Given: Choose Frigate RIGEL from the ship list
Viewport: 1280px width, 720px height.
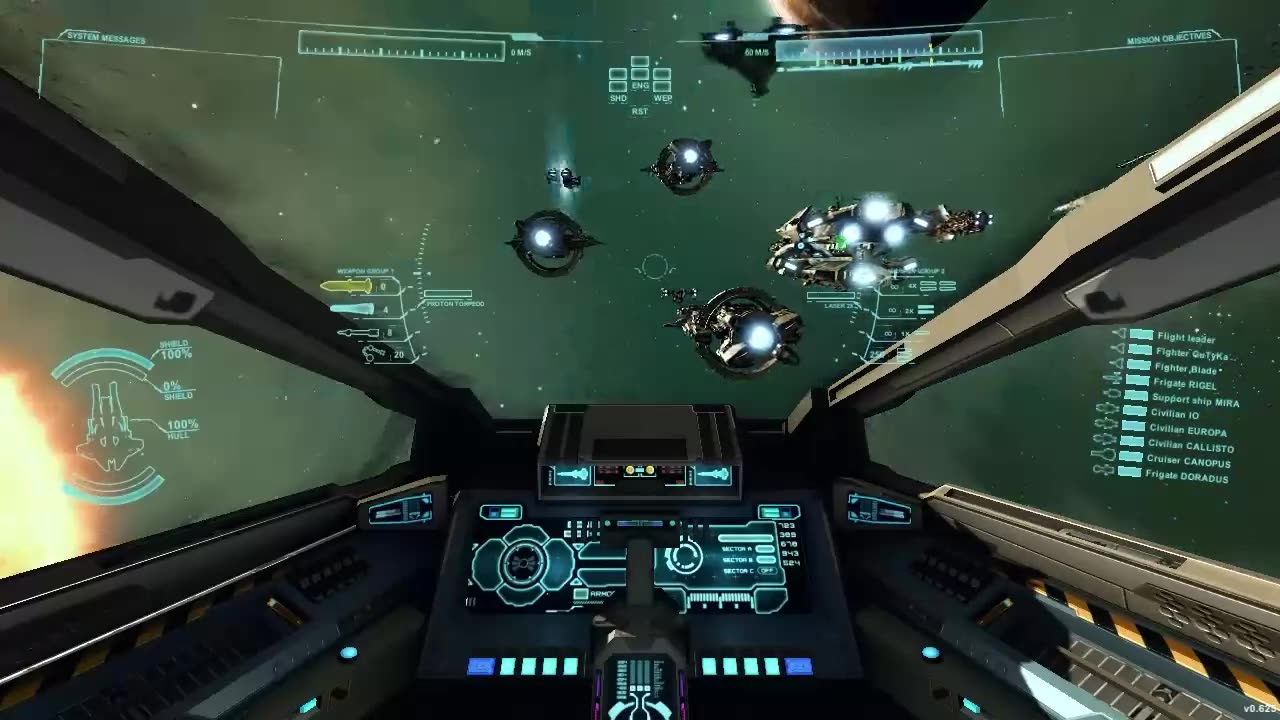Looking at the screenshot, I should (x=1186, y=384).
